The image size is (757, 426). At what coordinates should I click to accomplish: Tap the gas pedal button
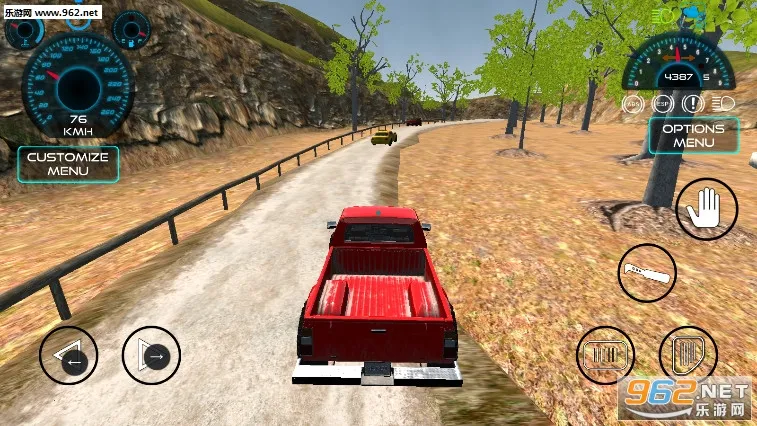(x=688, y=356)
